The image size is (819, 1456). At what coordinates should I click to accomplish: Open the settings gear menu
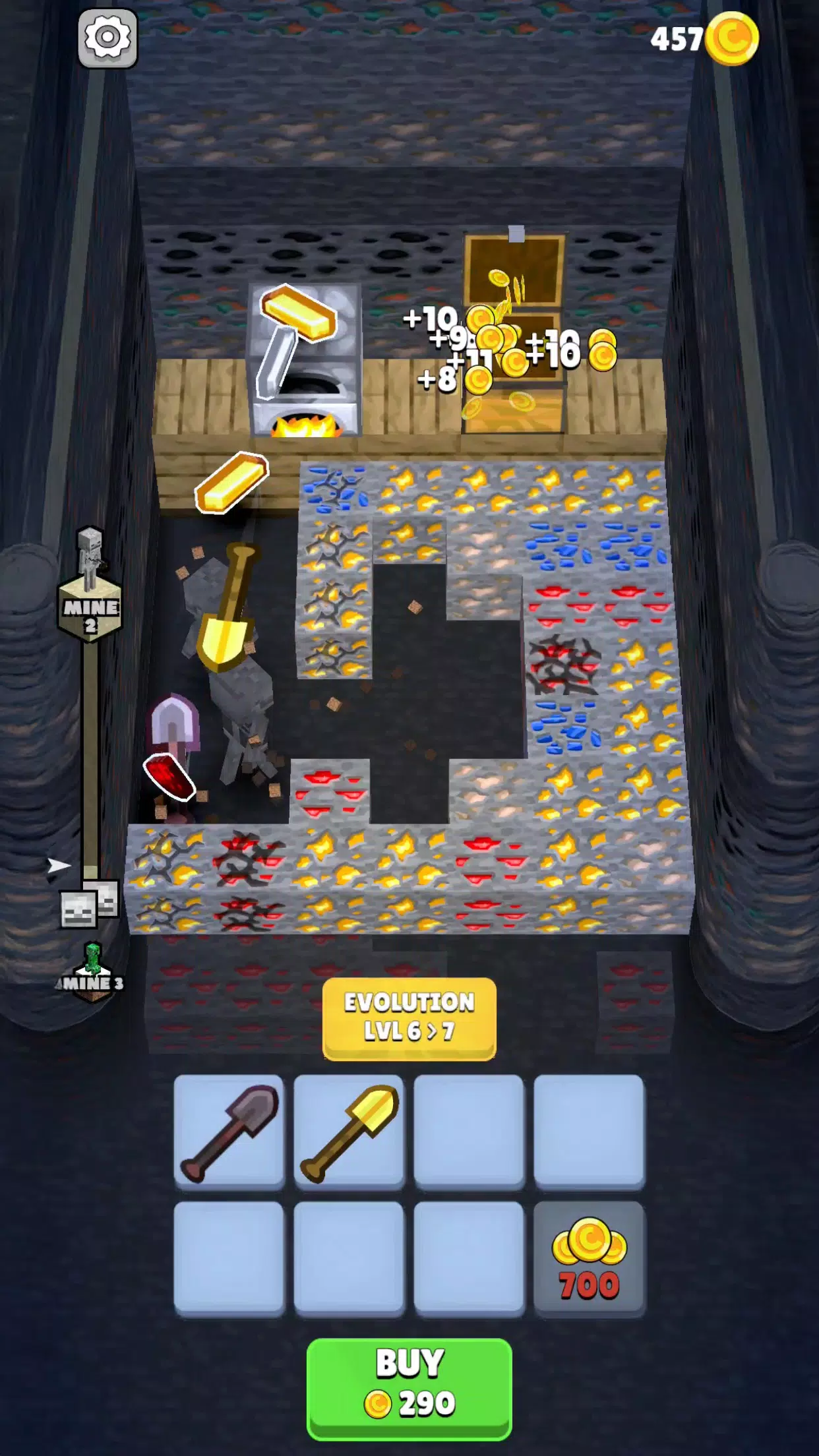click(x=107, y=38)
